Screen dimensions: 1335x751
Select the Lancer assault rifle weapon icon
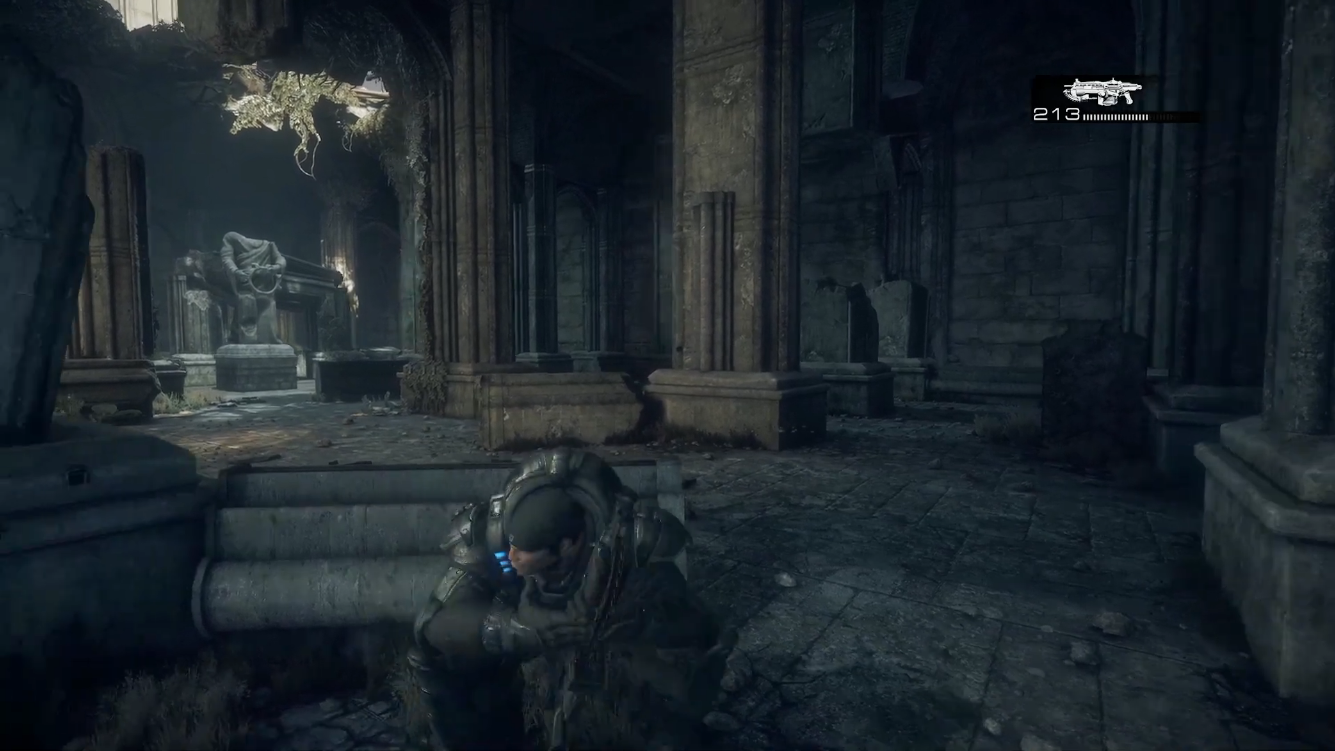(1102, 92)
